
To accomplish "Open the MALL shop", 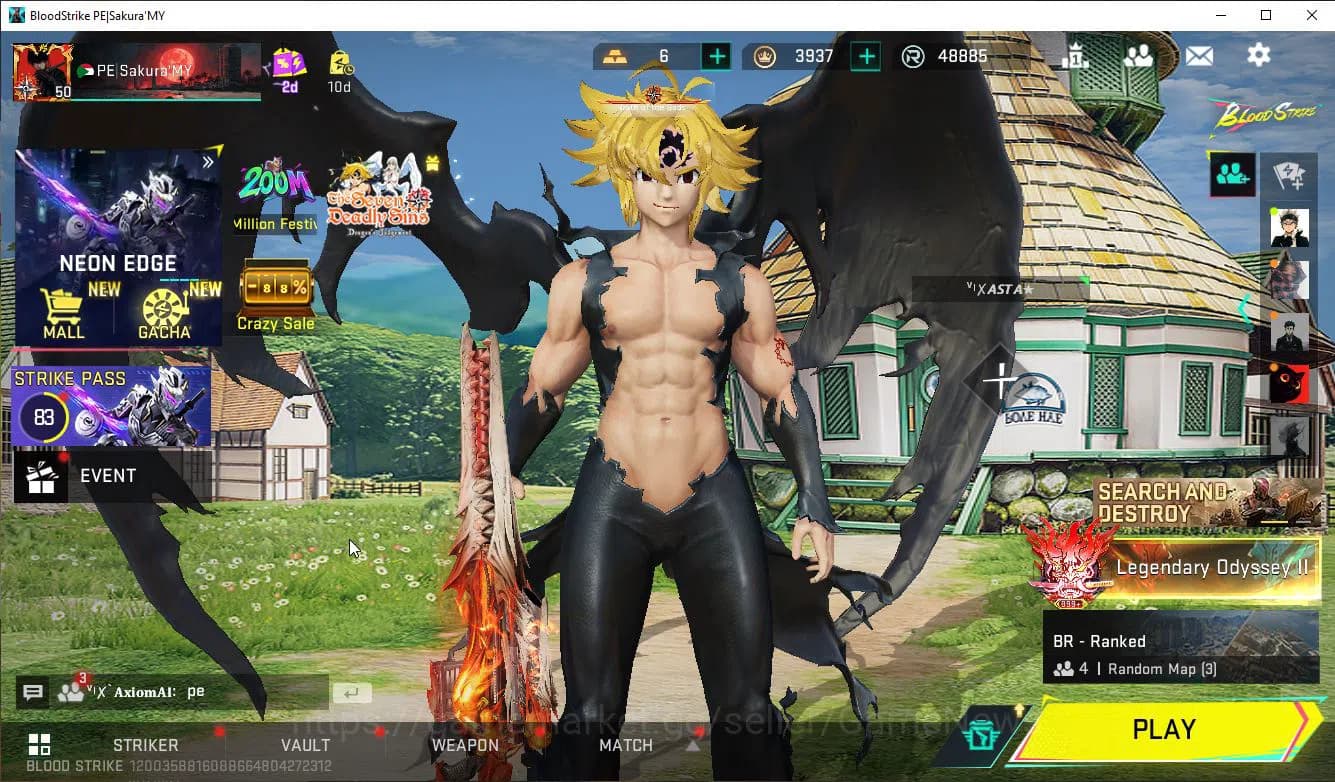I will click(x=64, y=313).
